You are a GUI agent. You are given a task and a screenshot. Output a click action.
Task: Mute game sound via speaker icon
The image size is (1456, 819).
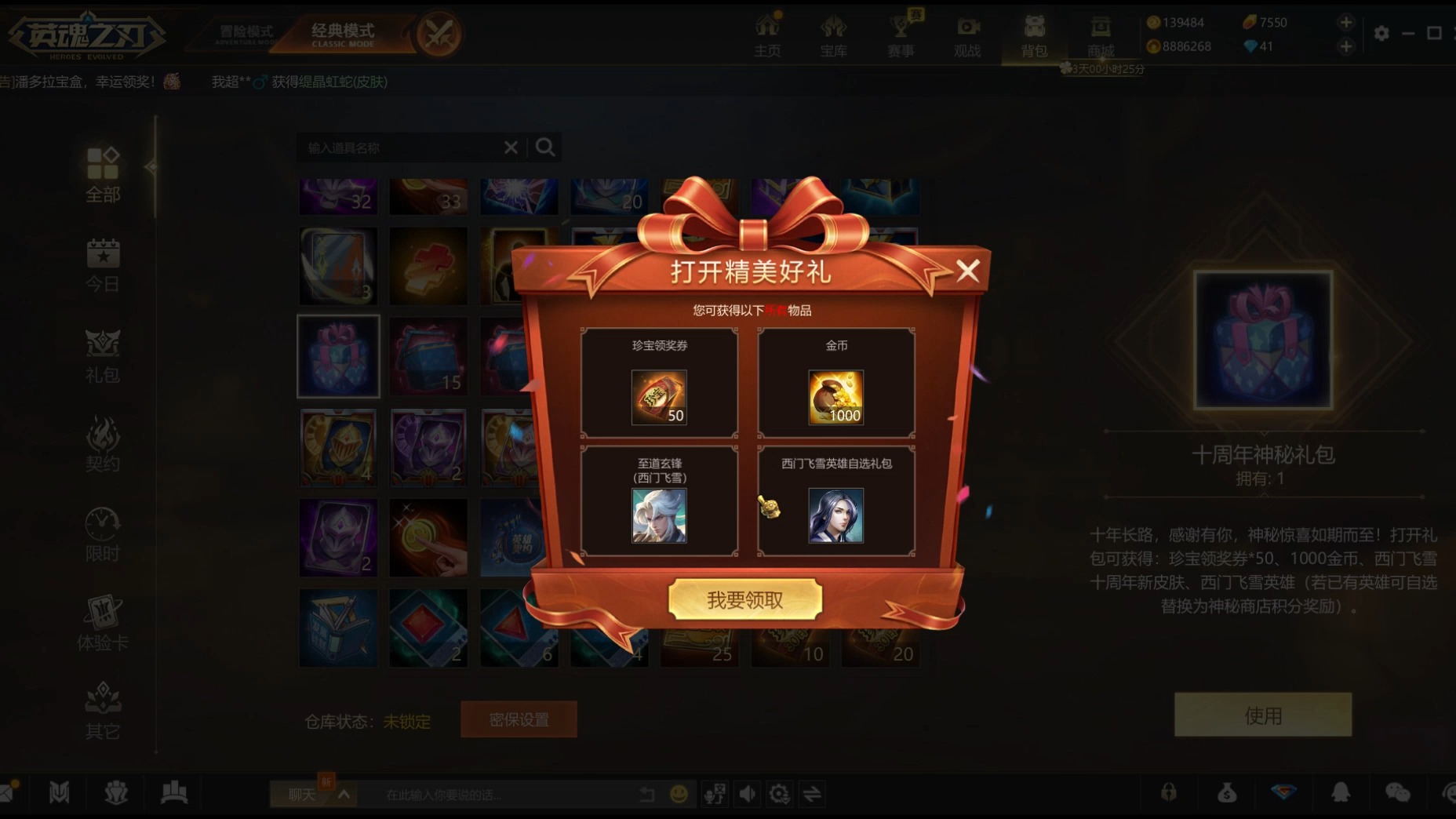(x=747, y=794)
